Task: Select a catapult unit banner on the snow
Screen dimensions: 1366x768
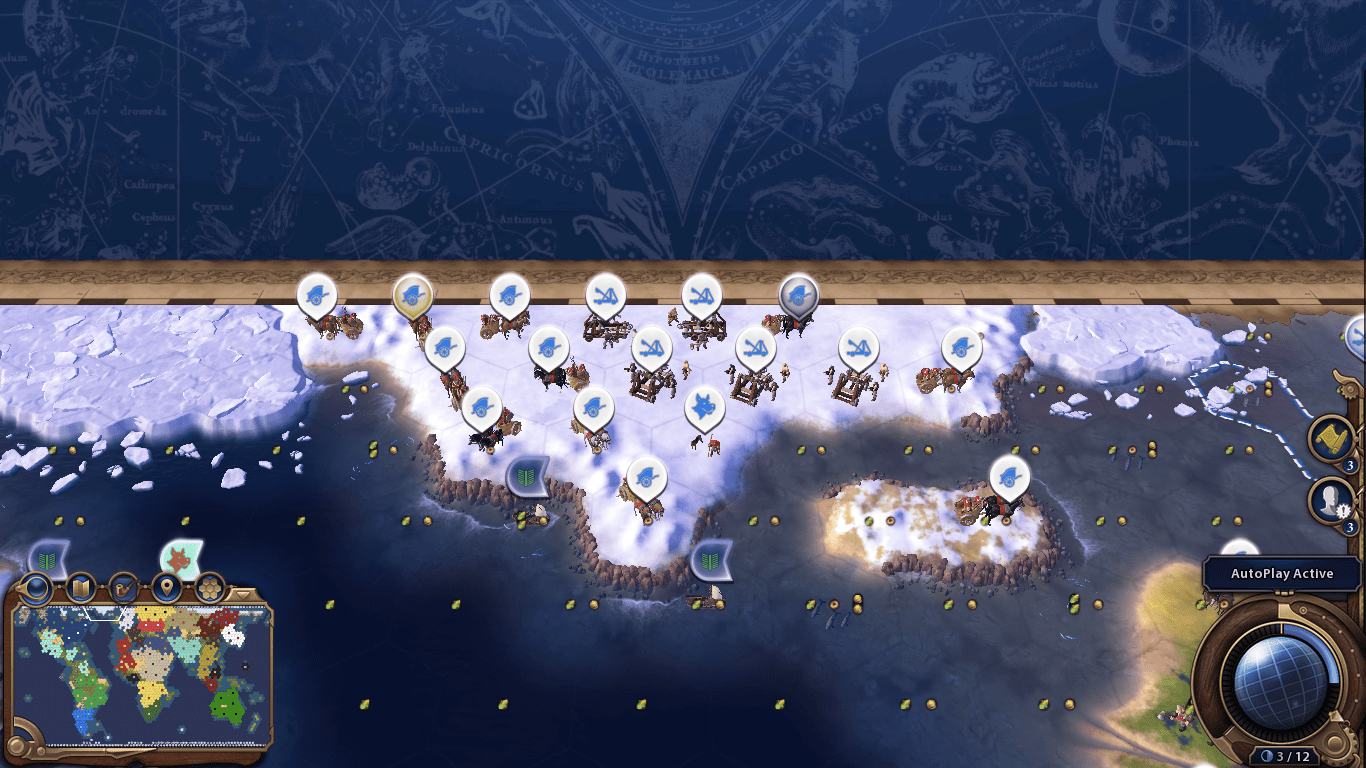Action: pyautogui.click(x=603, y=293)
